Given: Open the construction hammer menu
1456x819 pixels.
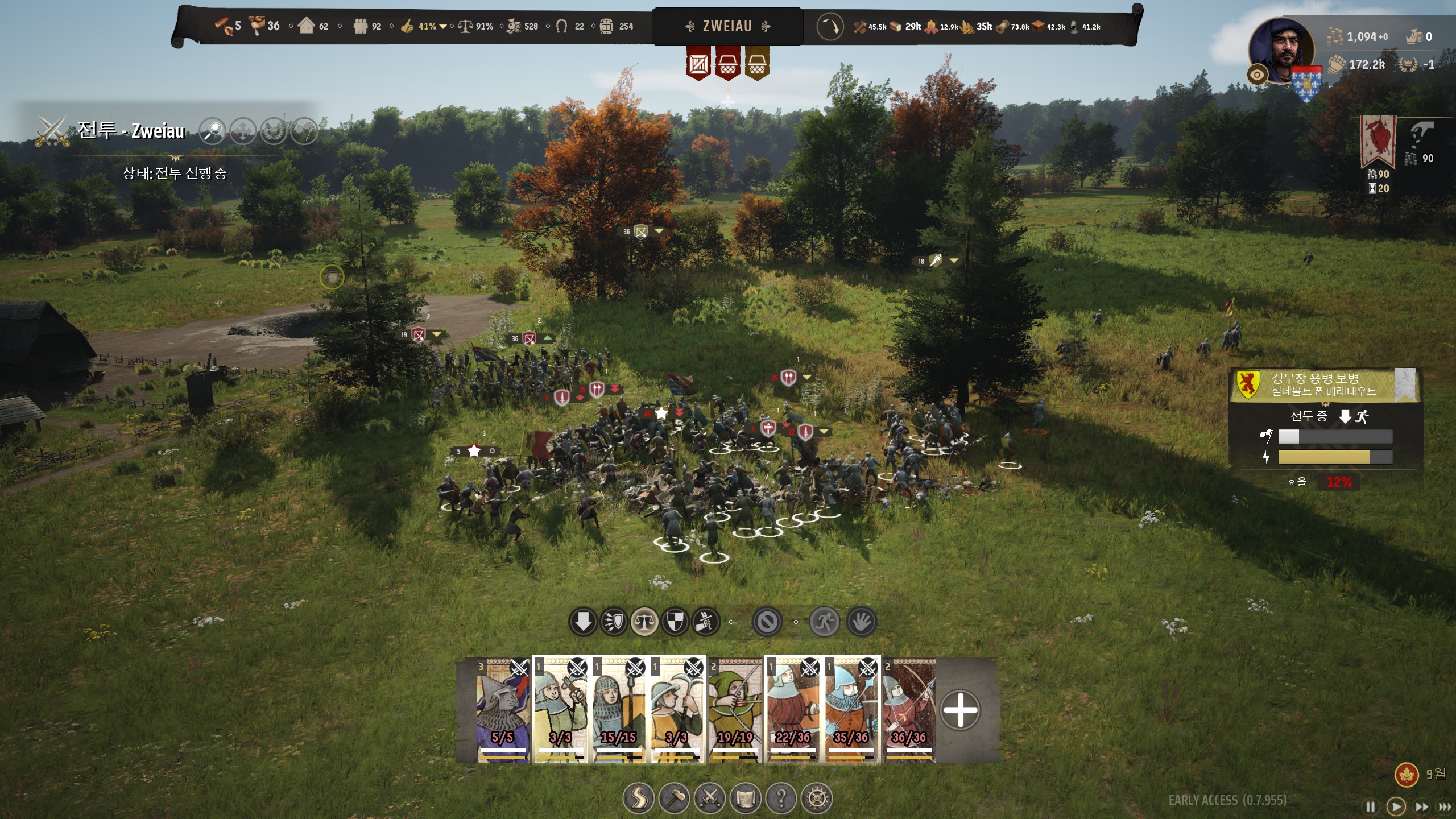Looking at the screenshot, I should click(x=674, y=799).
